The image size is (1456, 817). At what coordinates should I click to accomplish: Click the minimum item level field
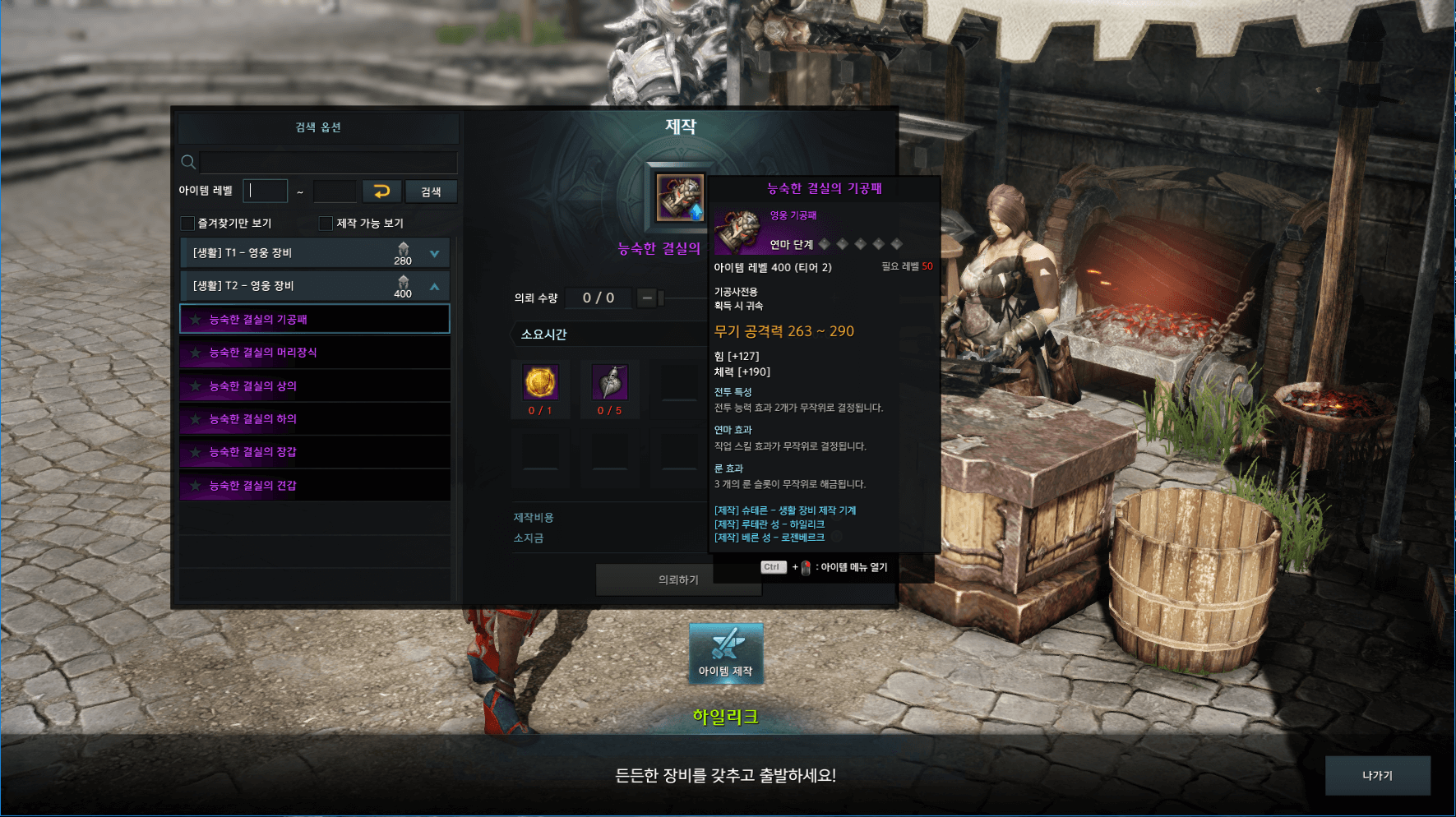coord(266,191)
